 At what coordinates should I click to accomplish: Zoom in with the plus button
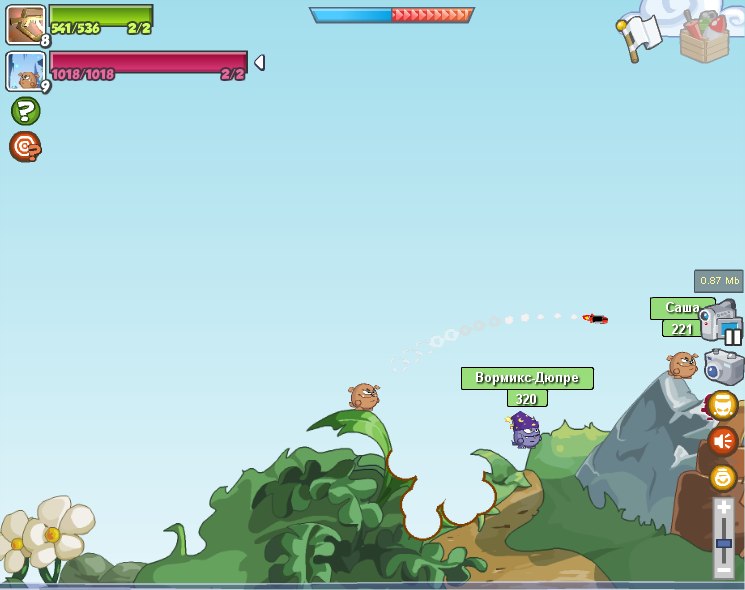click(x=724, y=508)
